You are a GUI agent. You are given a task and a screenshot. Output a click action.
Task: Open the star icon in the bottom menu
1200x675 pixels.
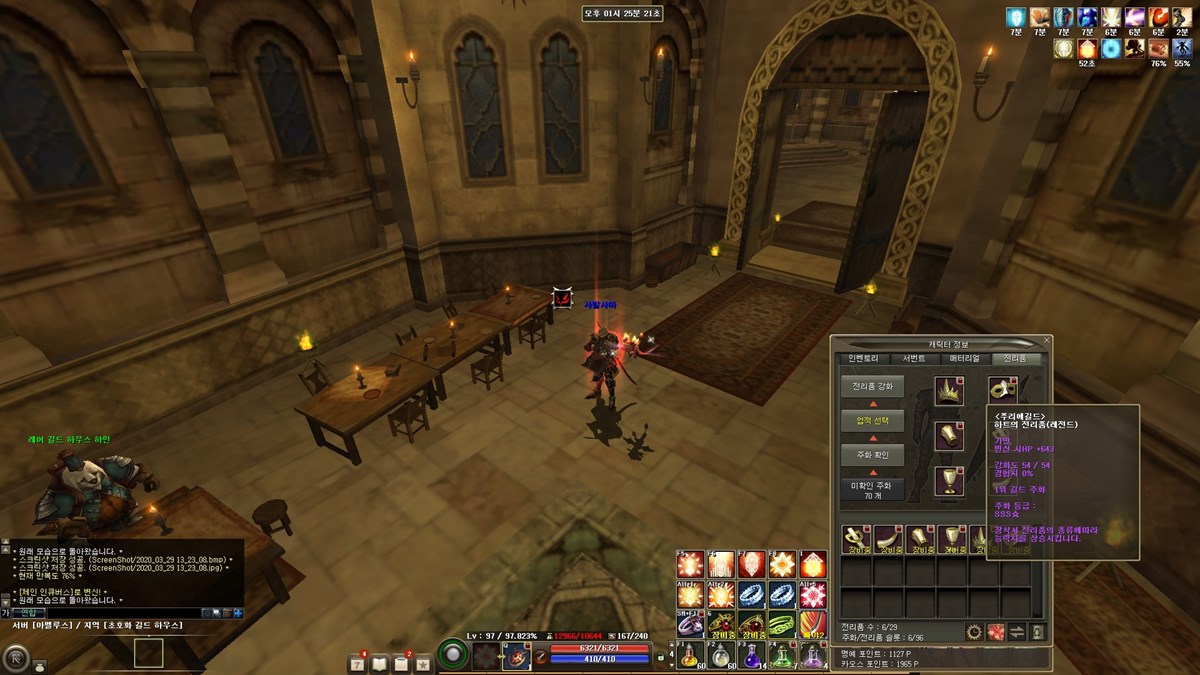click(x=423, y=664)
